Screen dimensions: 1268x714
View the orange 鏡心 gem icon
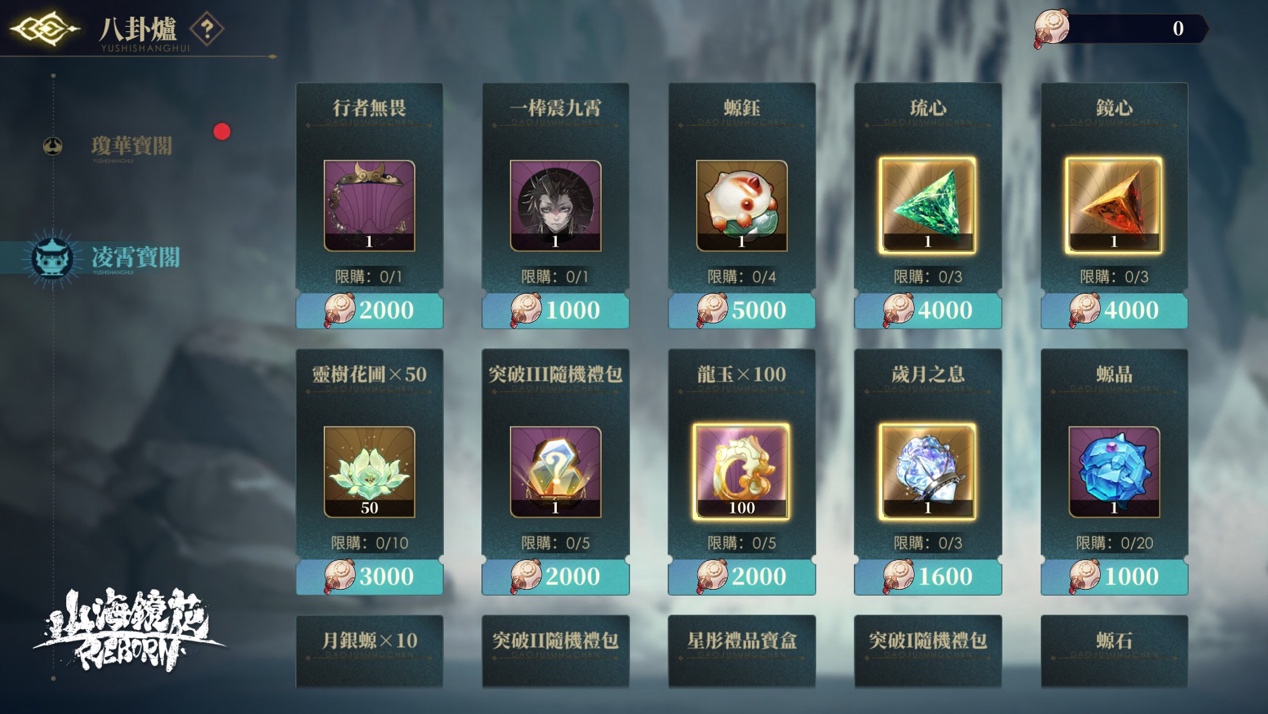pos(1114,204)
